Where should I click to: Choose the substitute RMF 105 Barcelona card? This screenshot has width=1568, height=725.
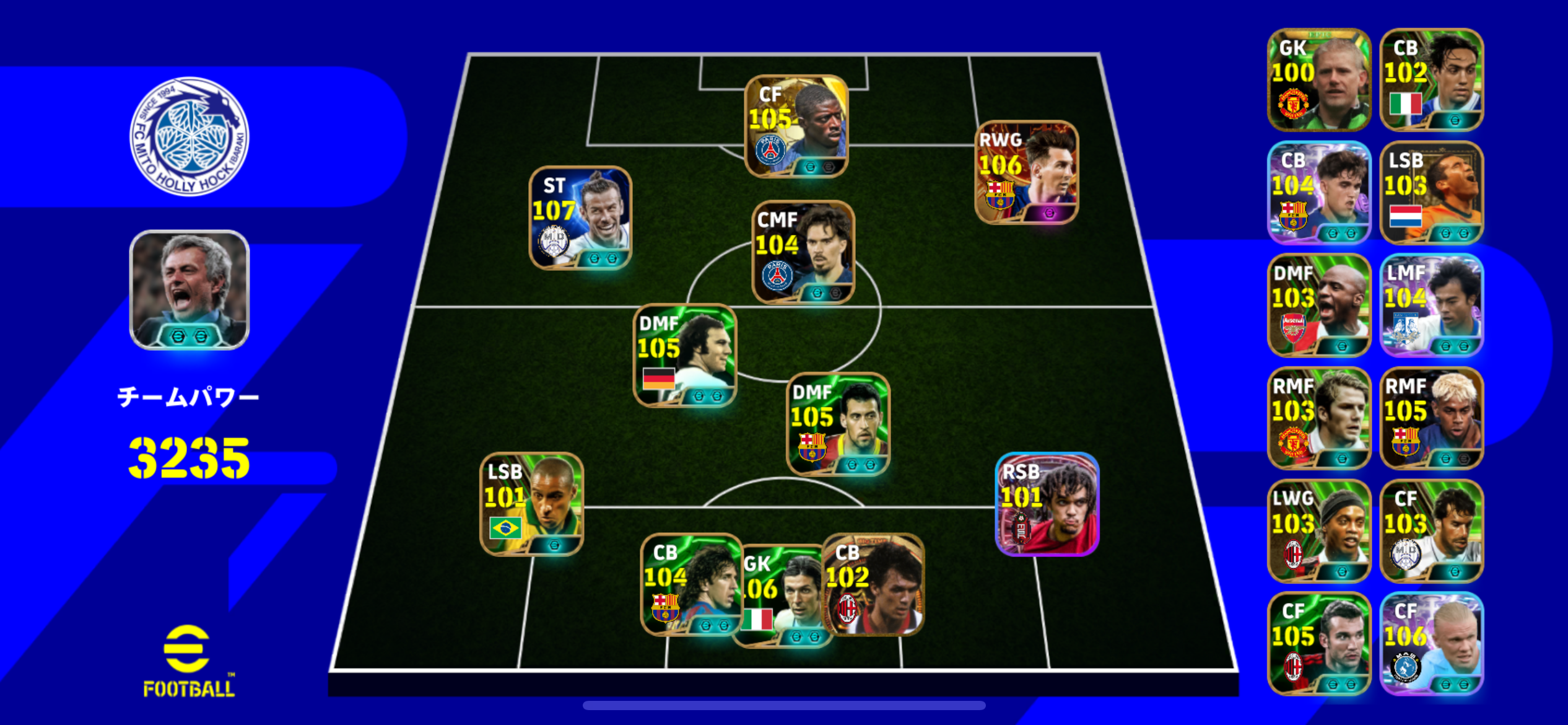click(x=1431, y=418)
